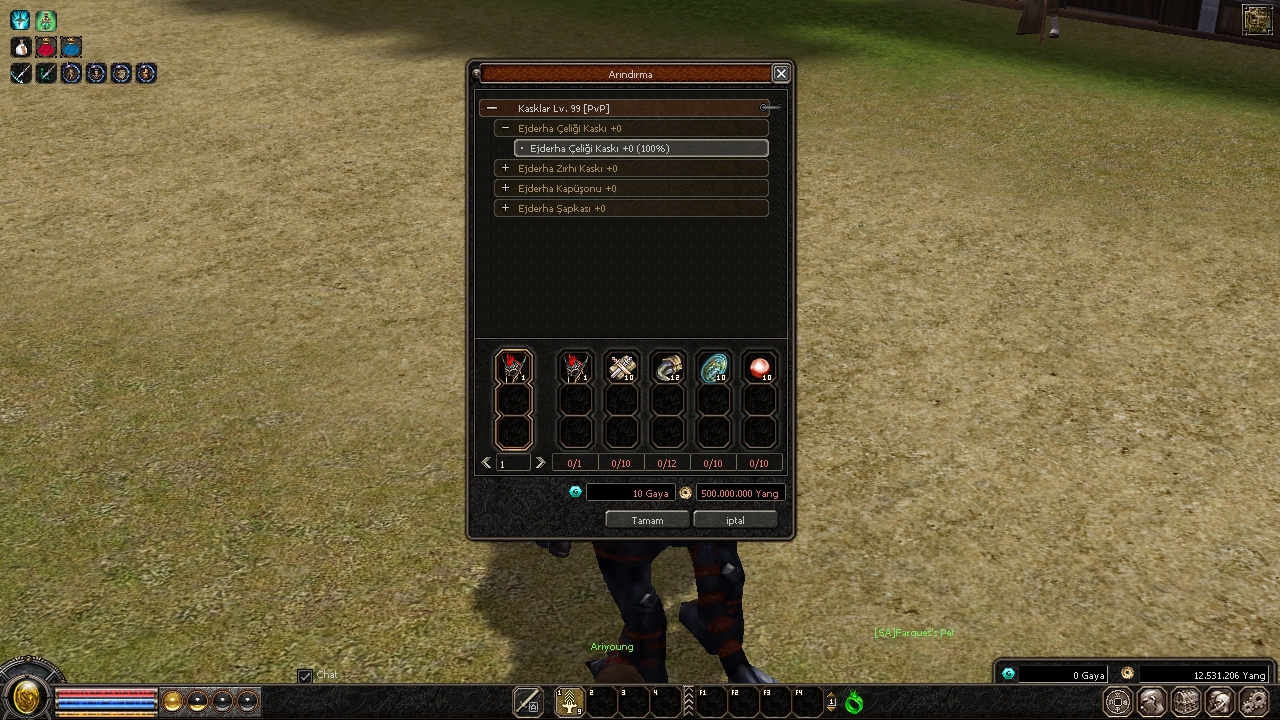Increase craft quantity with right arrow
The height and width of the screenshot is (720, 1280).
540,463
